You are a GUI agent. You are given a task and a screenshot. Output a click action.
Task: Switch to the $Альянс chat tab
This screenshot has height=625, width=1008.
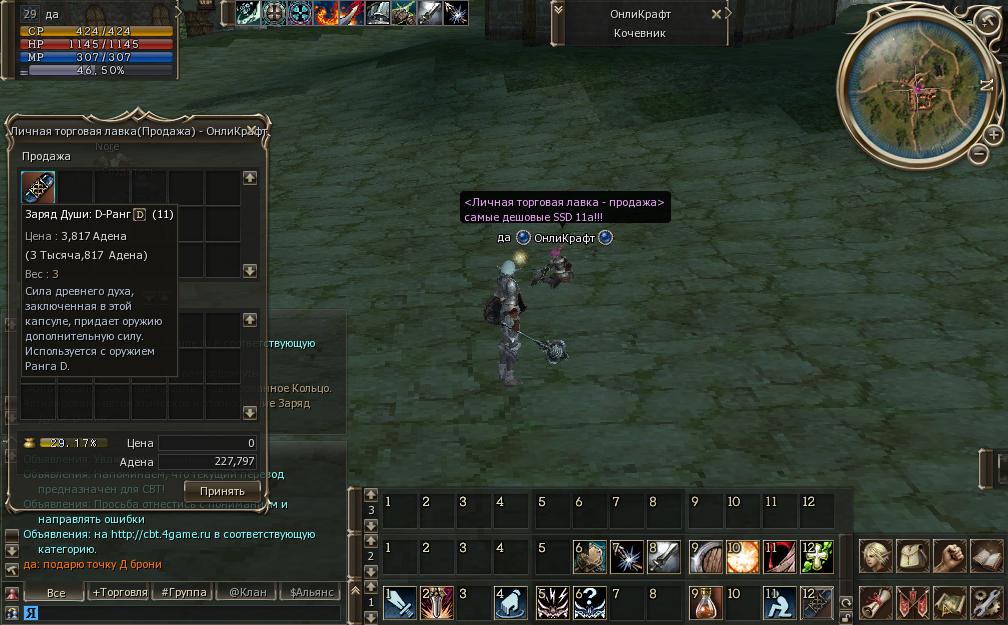click(x=311, y=592)
